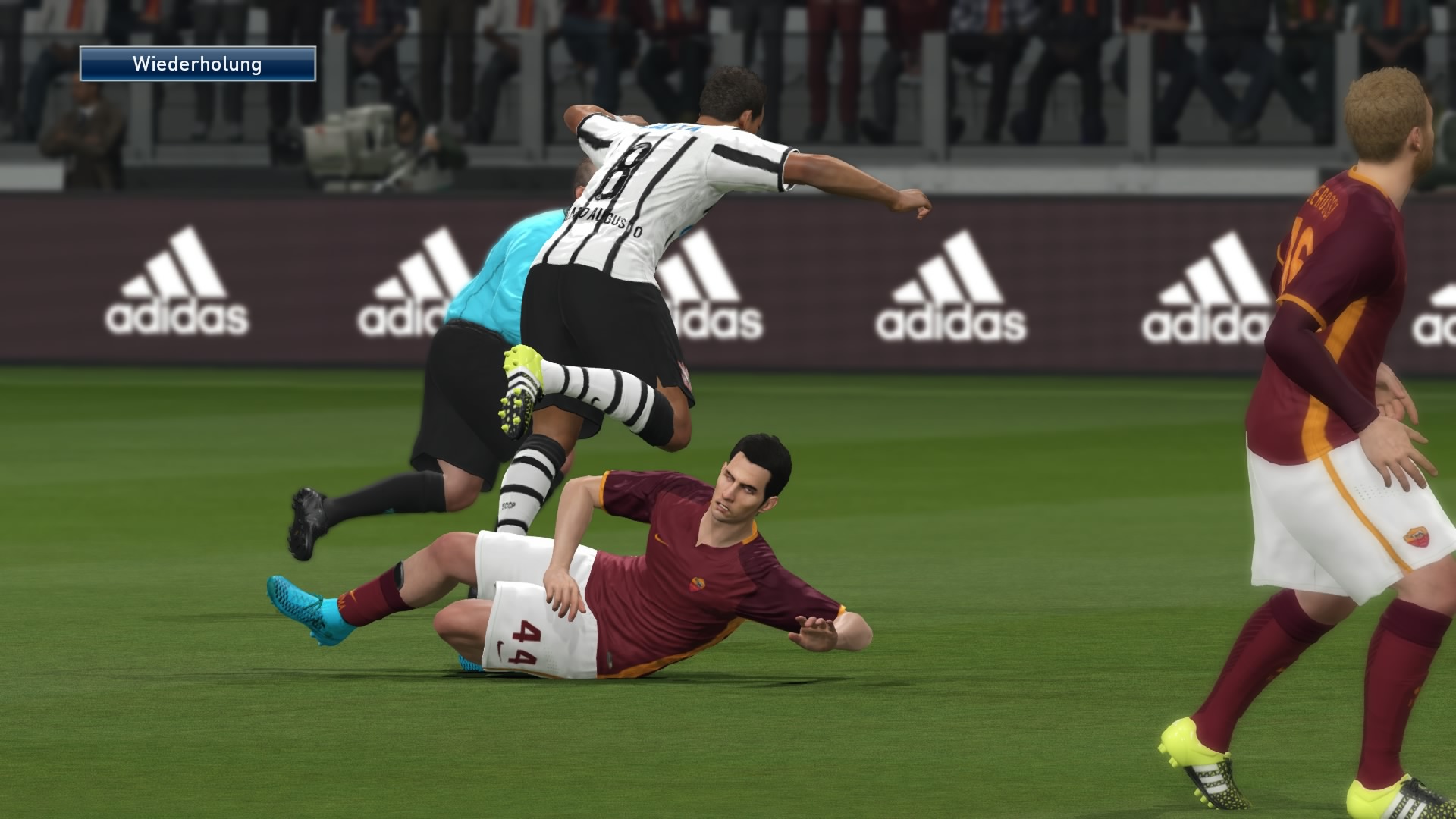Click the Wiederholung replay banner
The width and height of the screenshot is (1456, 819).
198,64
